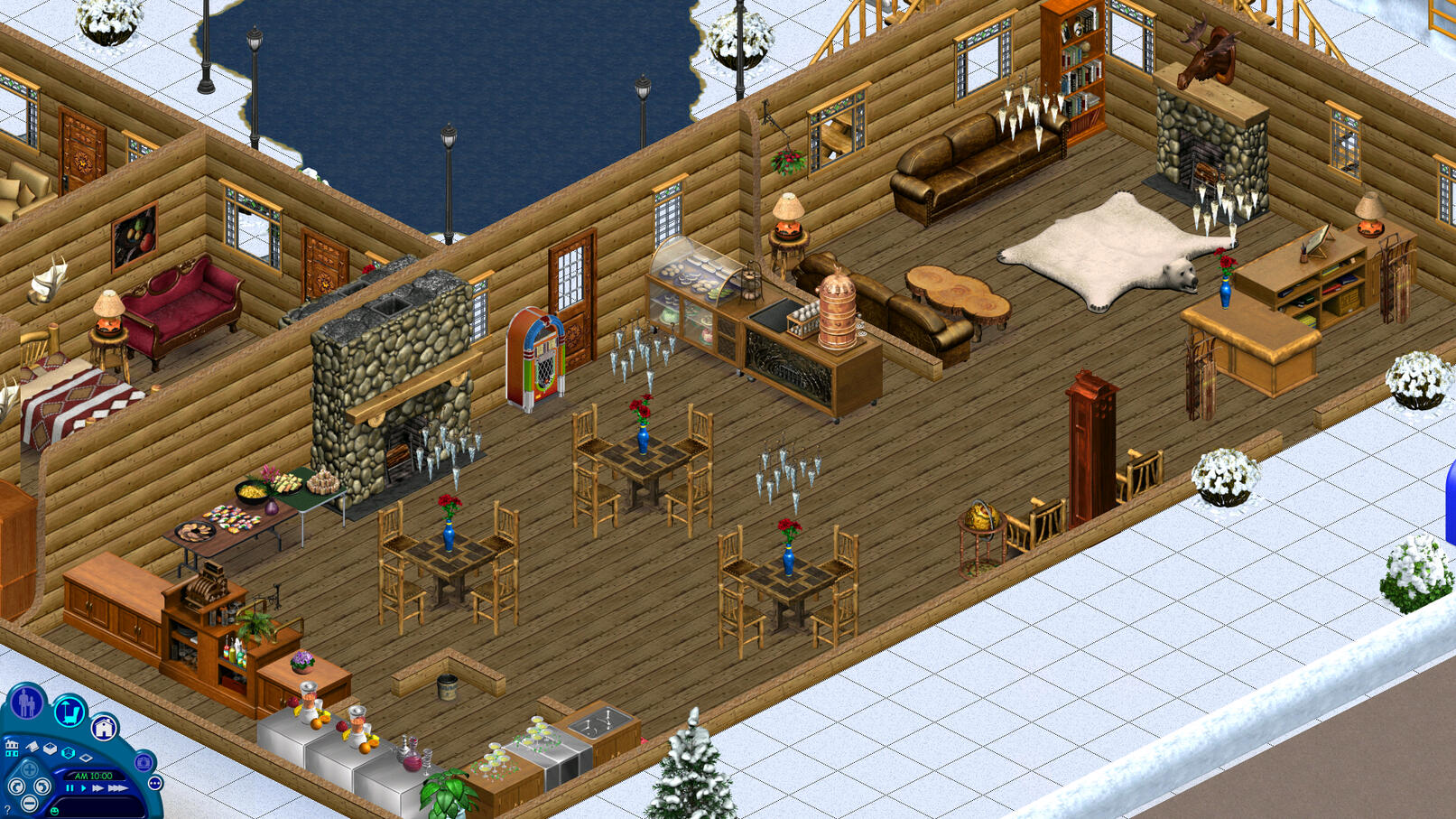Viewport: 1456px width, 819px height.
Task: Enter Build mode via the house icon
Action: [x=104, y=727]
